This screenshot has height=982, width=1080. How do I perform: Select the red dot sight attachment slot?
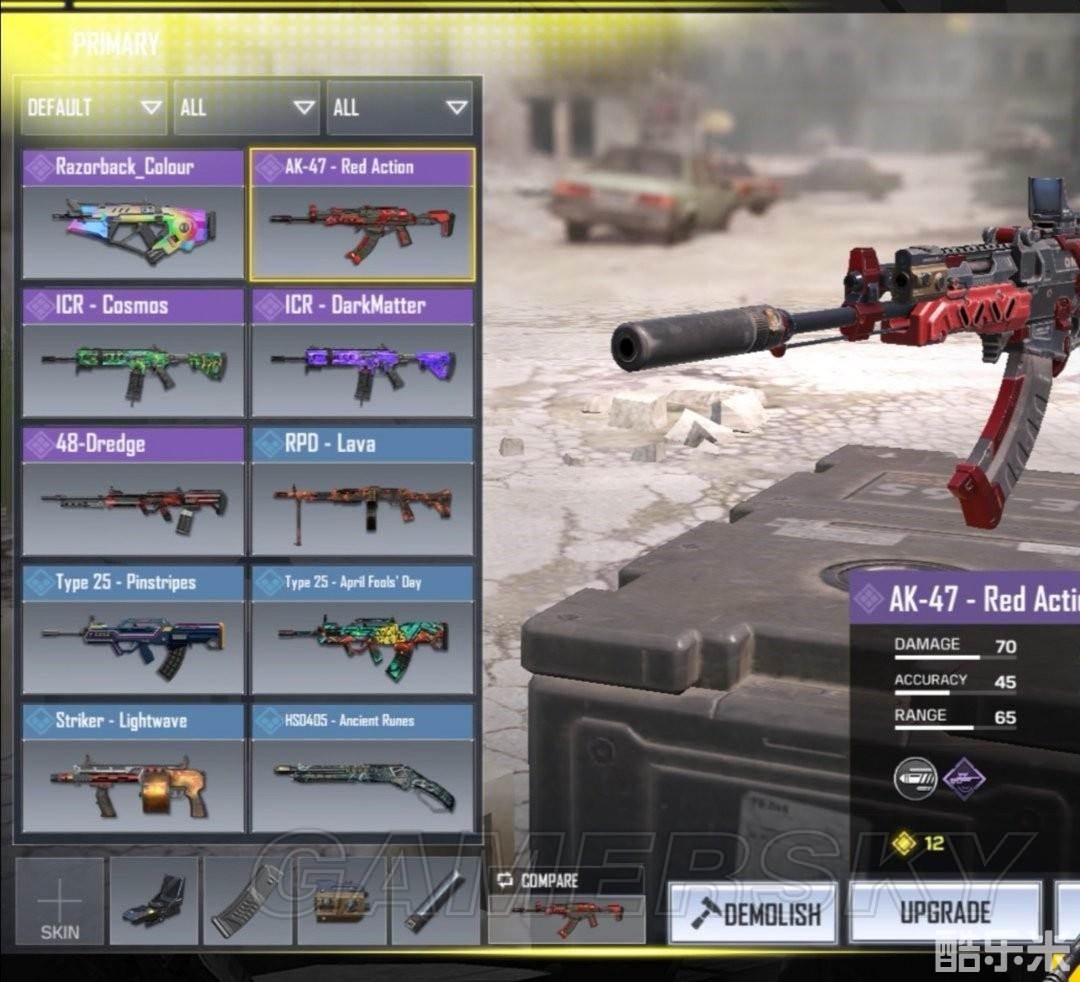tap(154, 901)
